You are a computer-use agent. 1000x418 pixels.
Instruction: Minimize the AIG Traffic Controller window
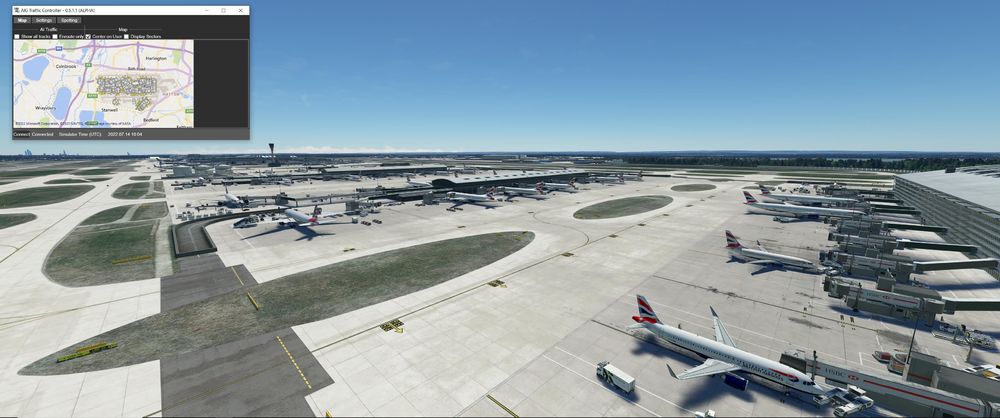207,10
